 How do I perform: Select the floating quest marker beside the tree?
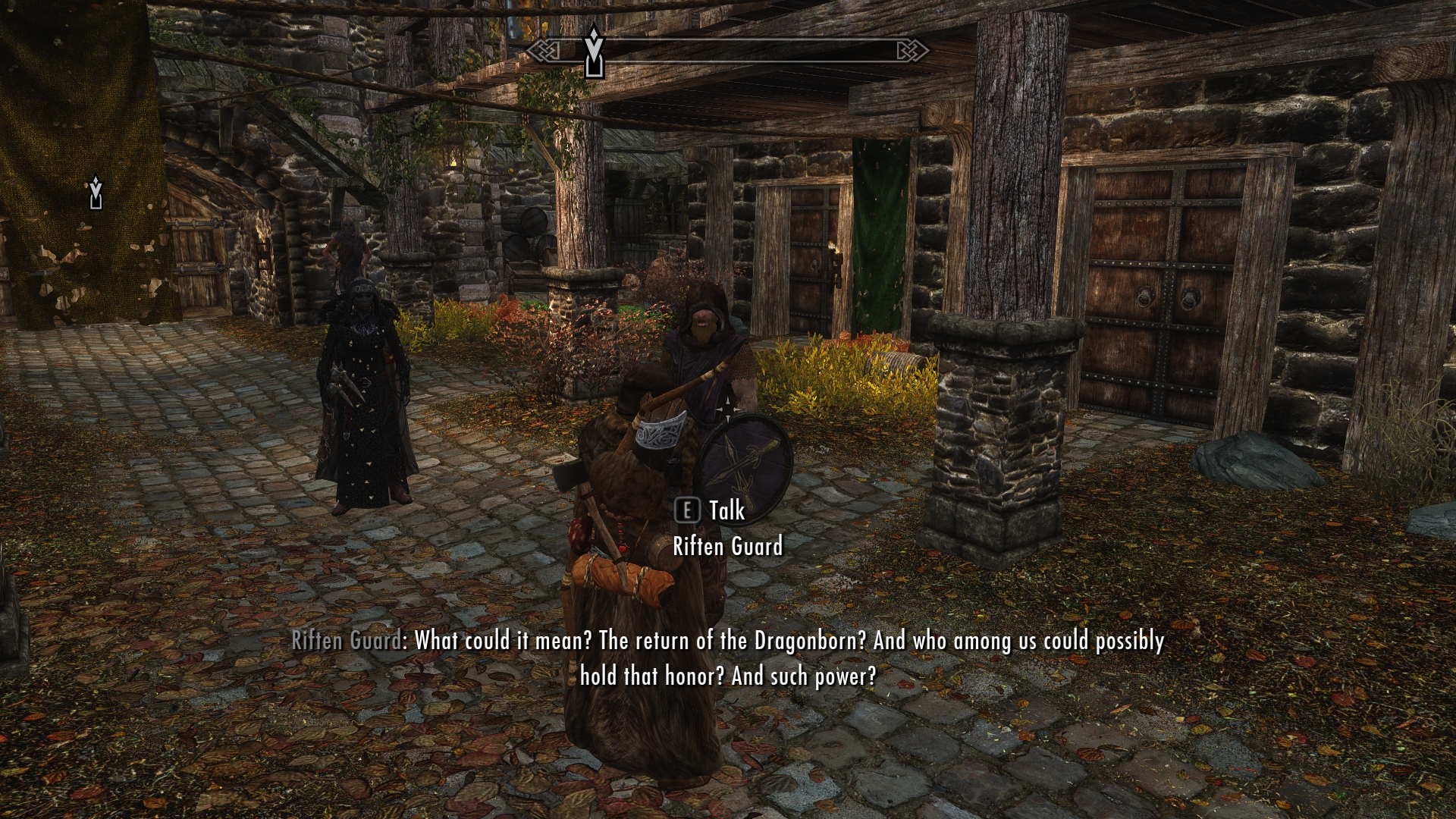click(96, 193)
